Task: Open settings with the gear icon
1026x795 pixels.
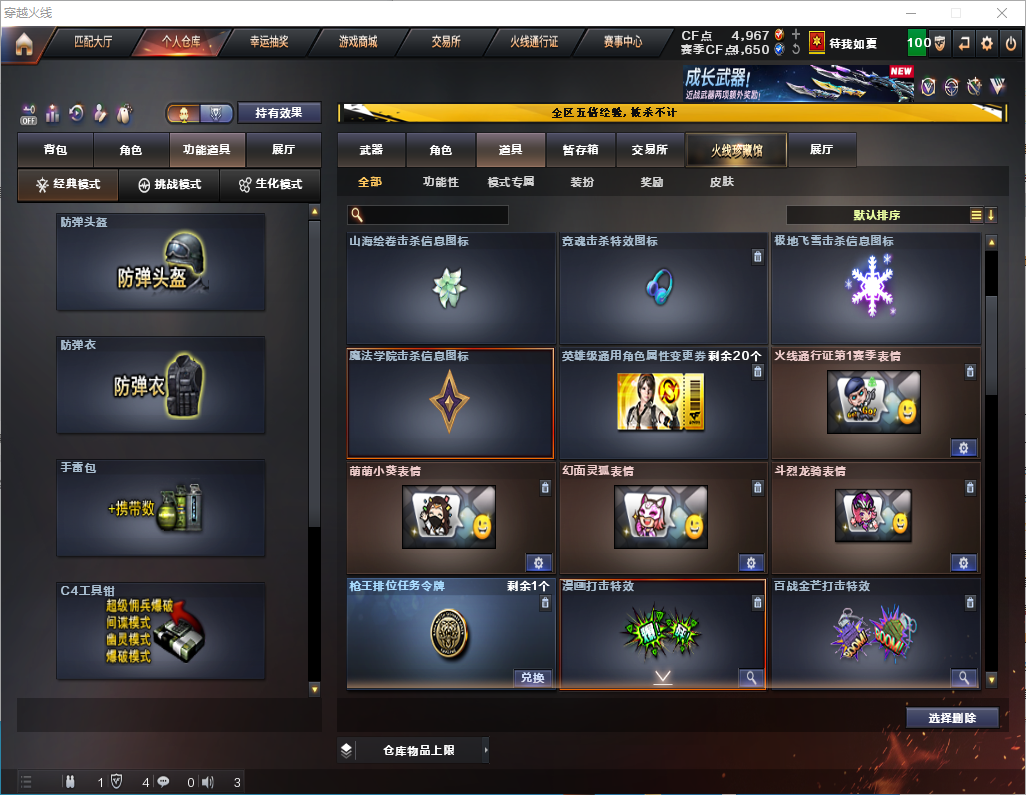Action: click(x=987, y=43)
